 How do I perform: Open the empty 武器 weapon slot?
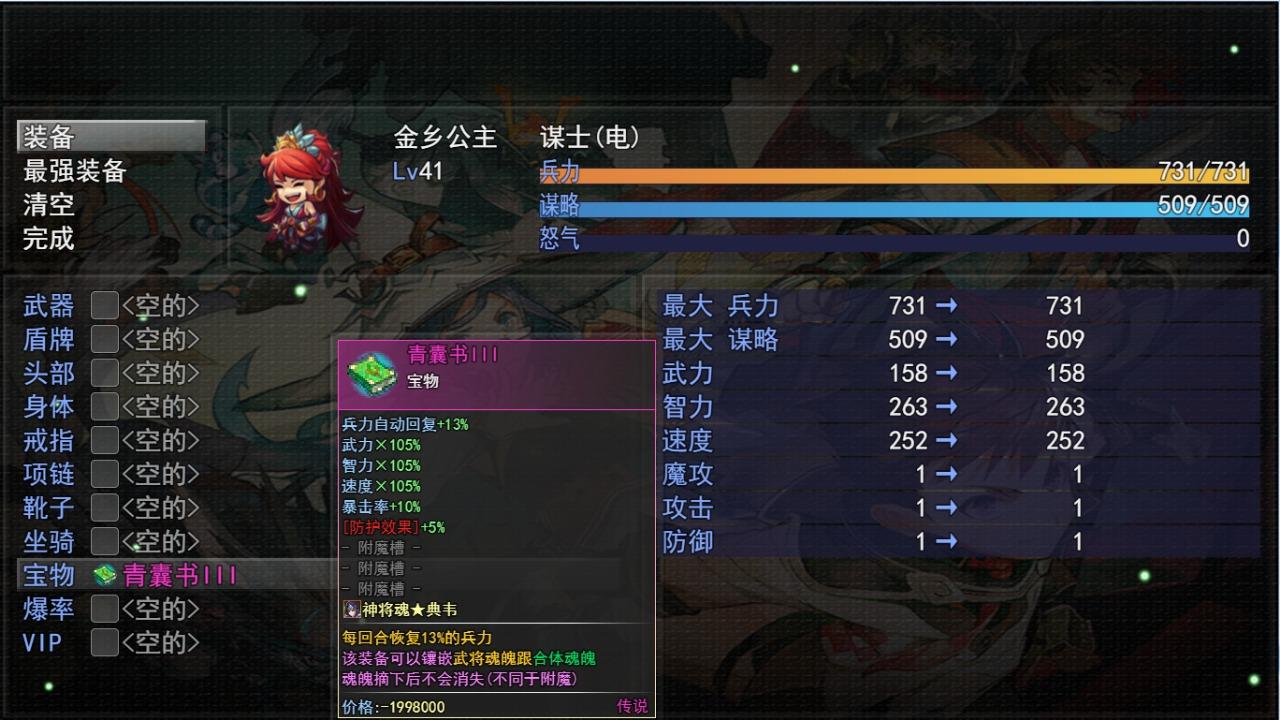105,305
